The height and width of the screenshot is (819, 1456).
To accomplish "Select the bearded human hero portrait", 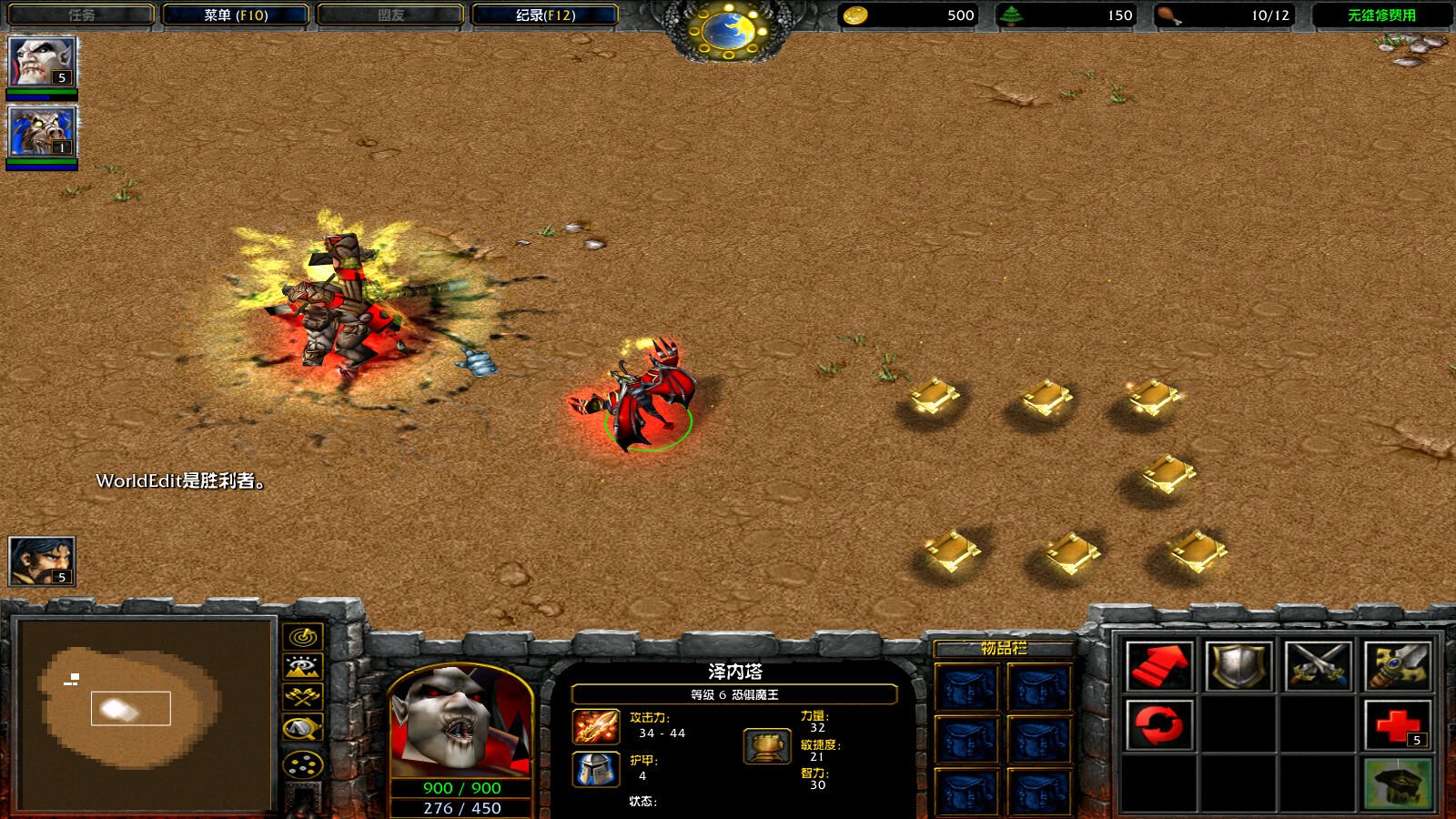I will click(41, 561).
